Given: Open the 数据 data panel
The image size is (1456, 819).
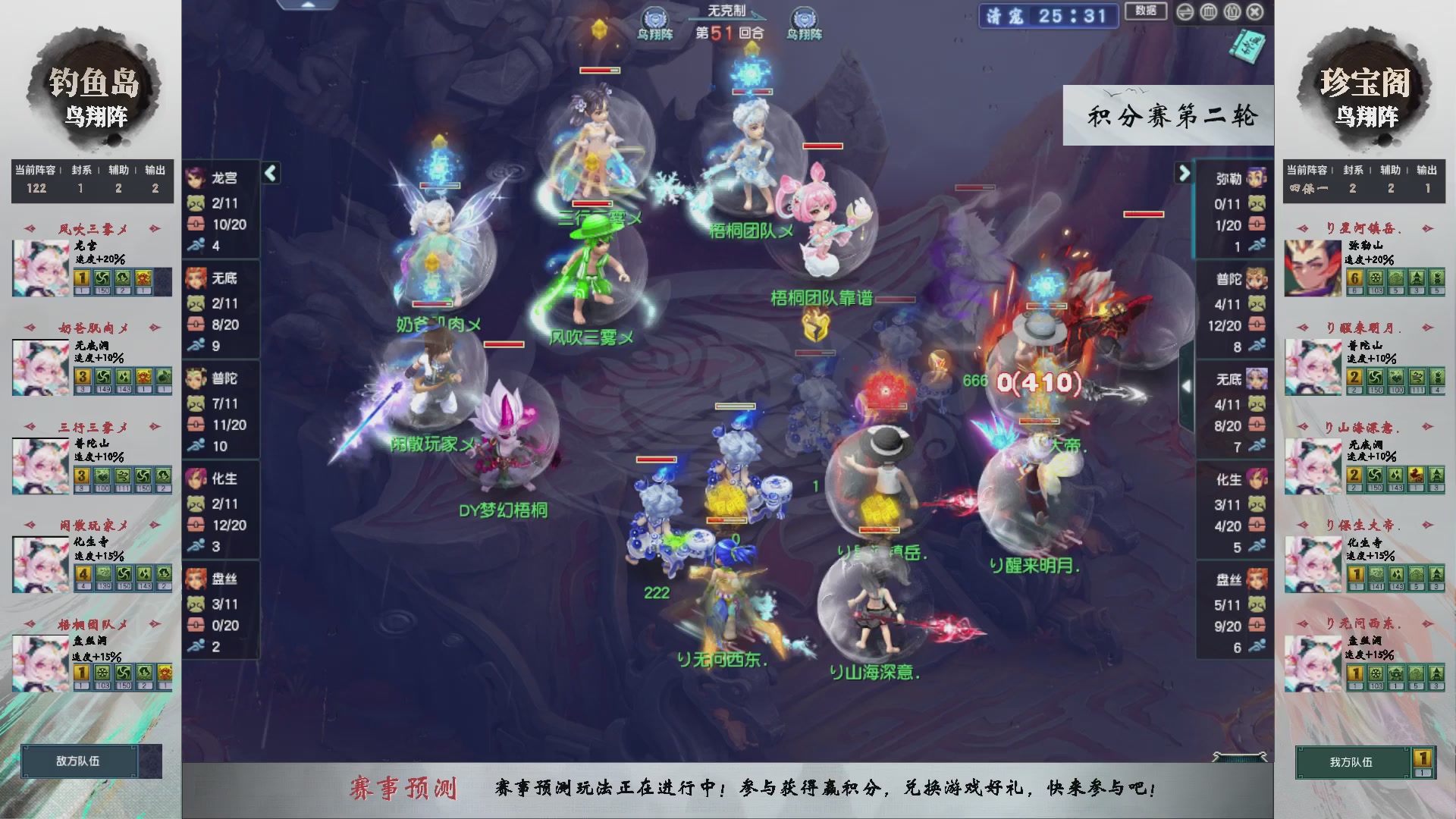Looking at the screenshot, I should [1145, 12].
